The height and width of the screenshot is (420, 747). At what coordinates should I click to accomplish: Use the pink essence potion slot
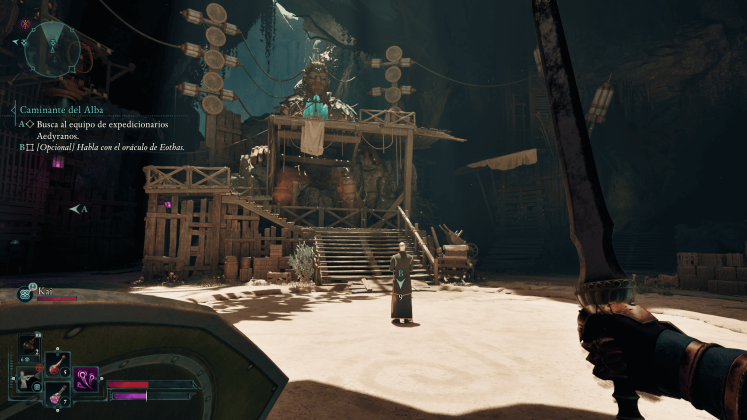(57, 395)
